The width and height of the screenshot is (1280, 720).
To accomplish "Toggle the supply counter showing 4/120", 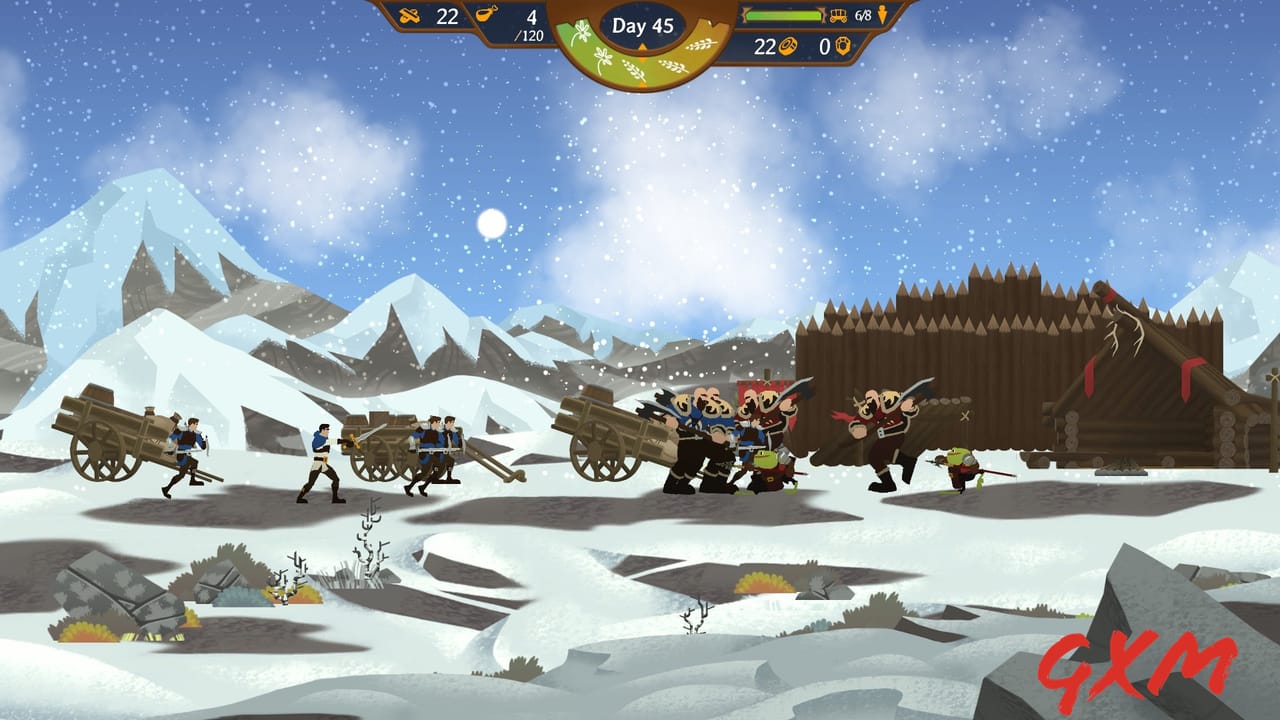I will pyautogui.click(x=531, y=24).
